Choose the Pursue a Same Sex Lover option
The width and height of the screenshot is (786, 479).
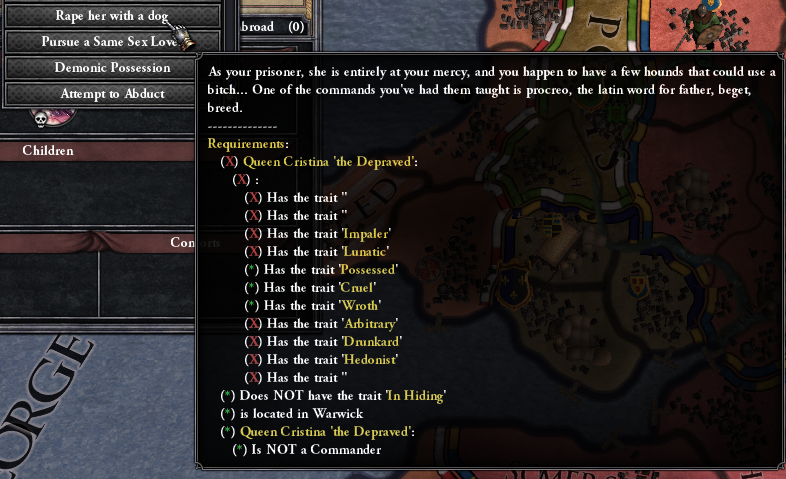point(110,42)
